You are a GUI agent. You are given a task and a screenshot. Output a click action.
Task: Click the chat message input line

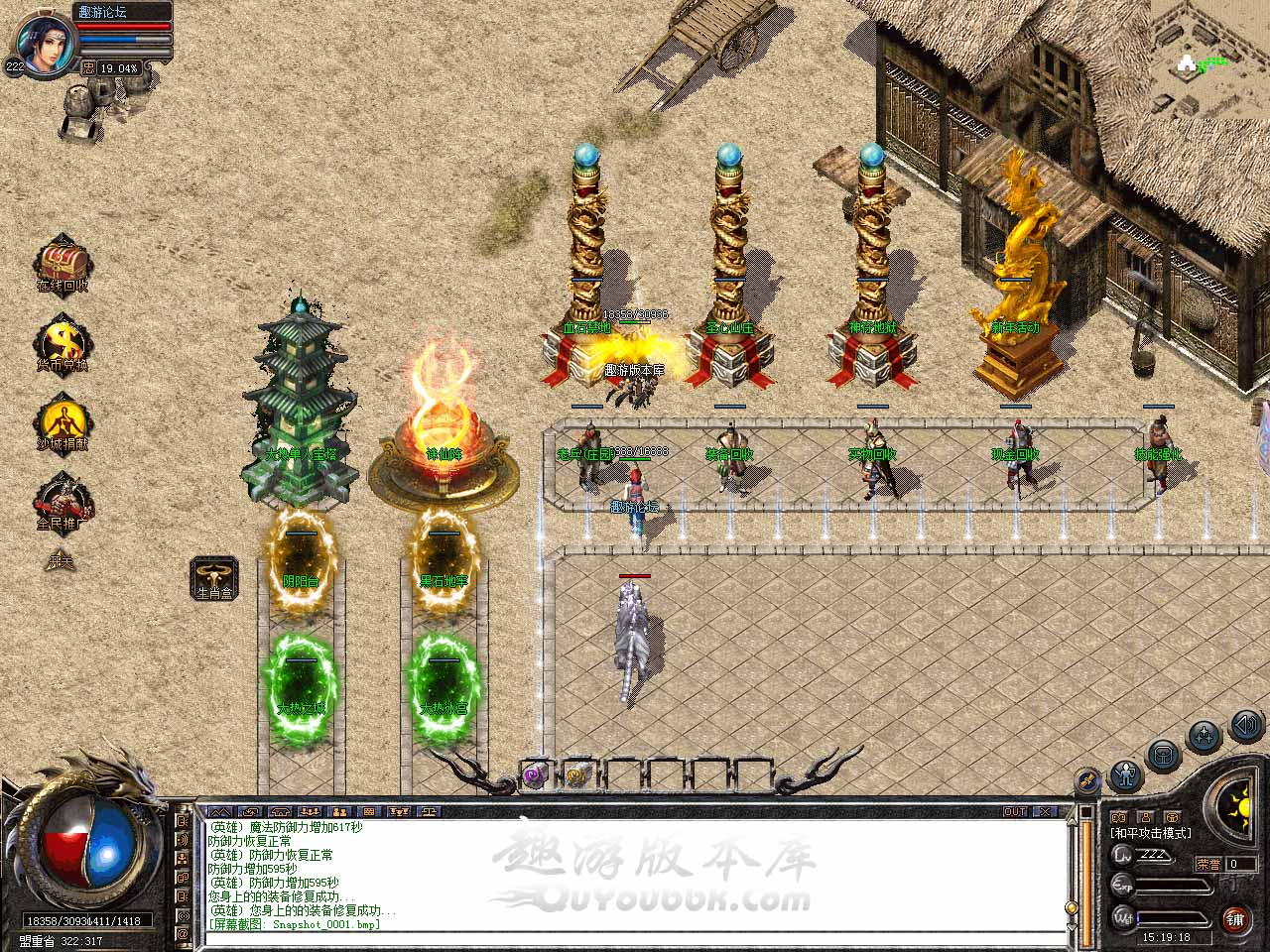635,938
